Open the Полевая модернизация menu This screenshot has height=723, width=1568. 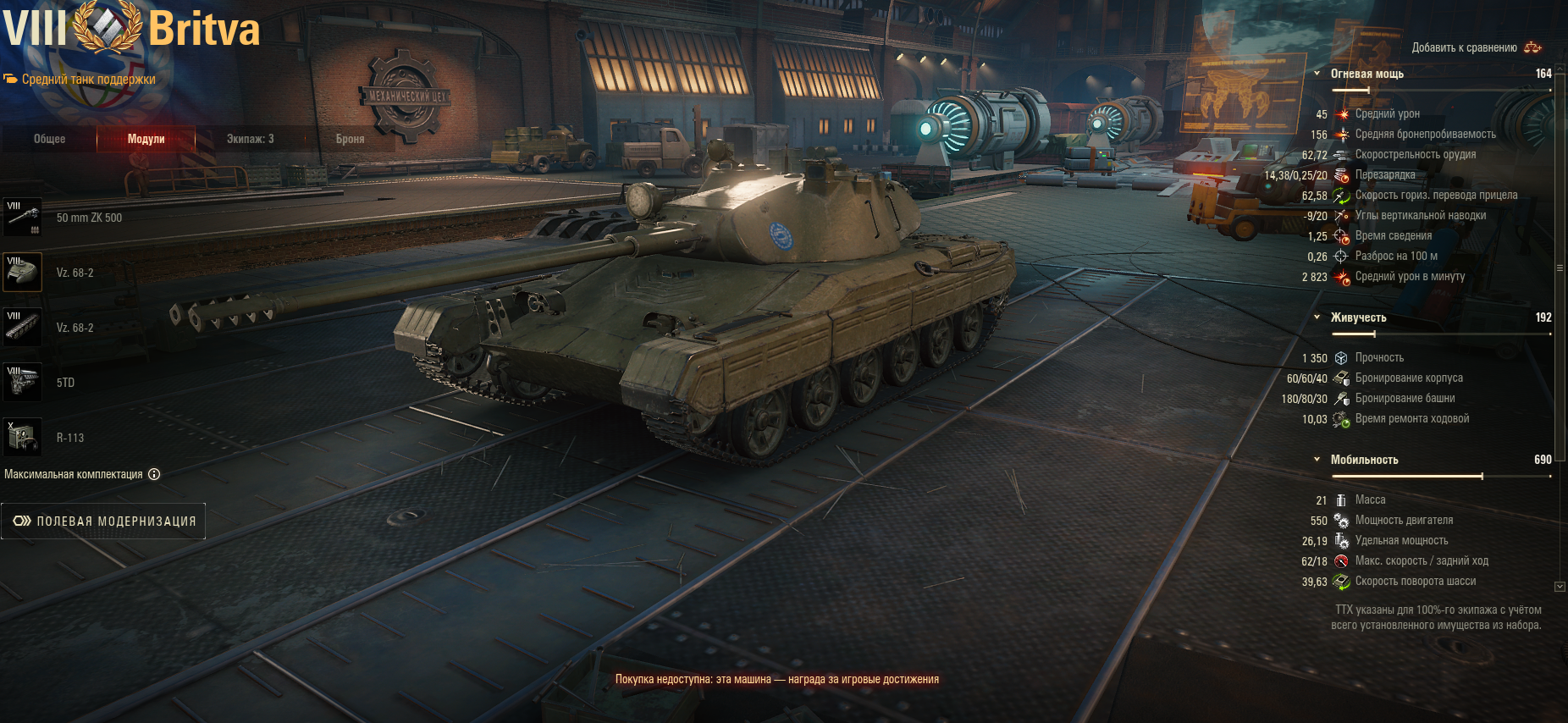103,522
